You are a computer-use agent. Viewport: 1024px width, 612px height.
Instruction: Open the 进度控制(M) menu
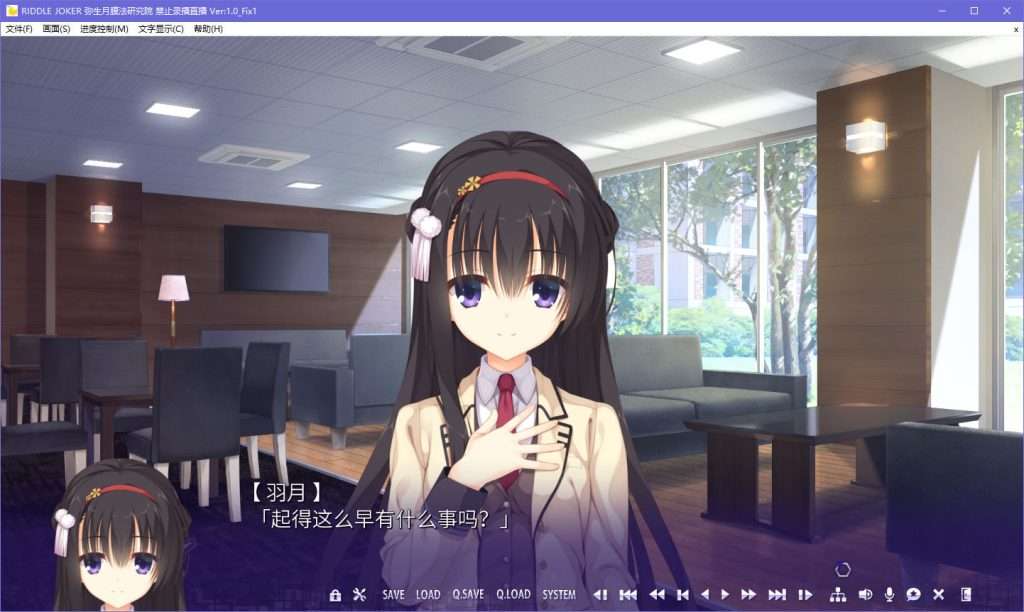[104, 29]
